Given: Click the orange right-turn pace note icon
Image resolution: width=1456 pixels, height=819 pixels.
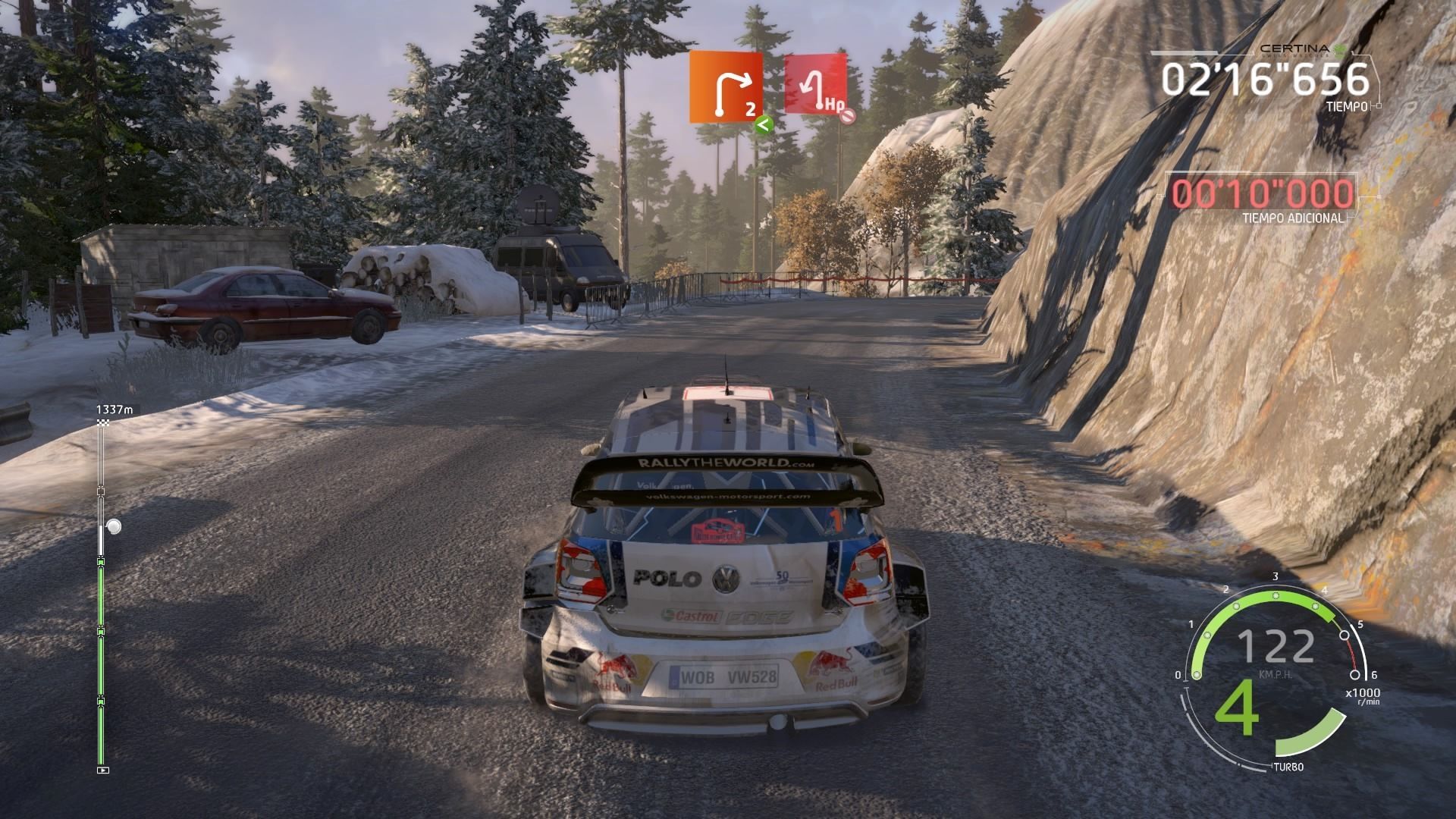Looking at the screenshot, I should pyautogui.click(x=726, y=87).
